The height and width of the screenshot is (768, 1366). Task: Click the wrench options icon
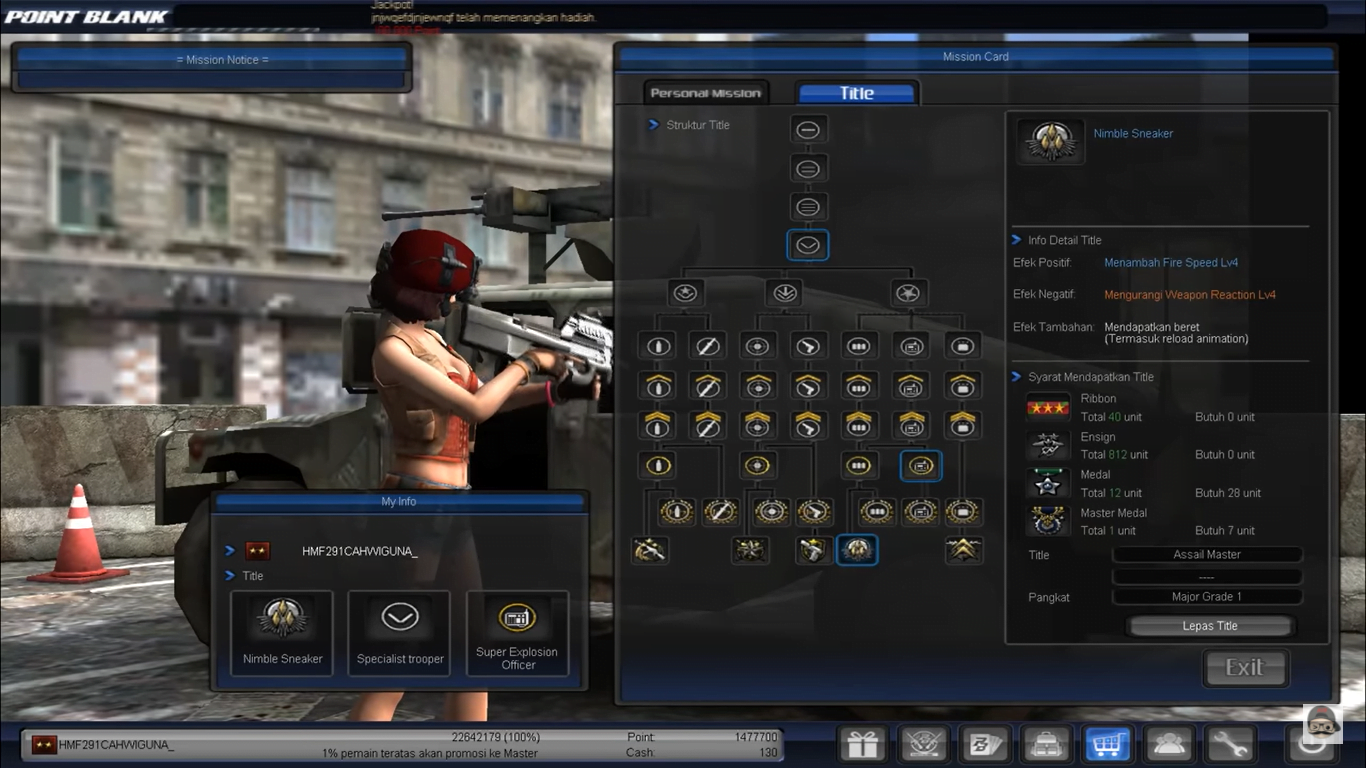(1230, 744)
